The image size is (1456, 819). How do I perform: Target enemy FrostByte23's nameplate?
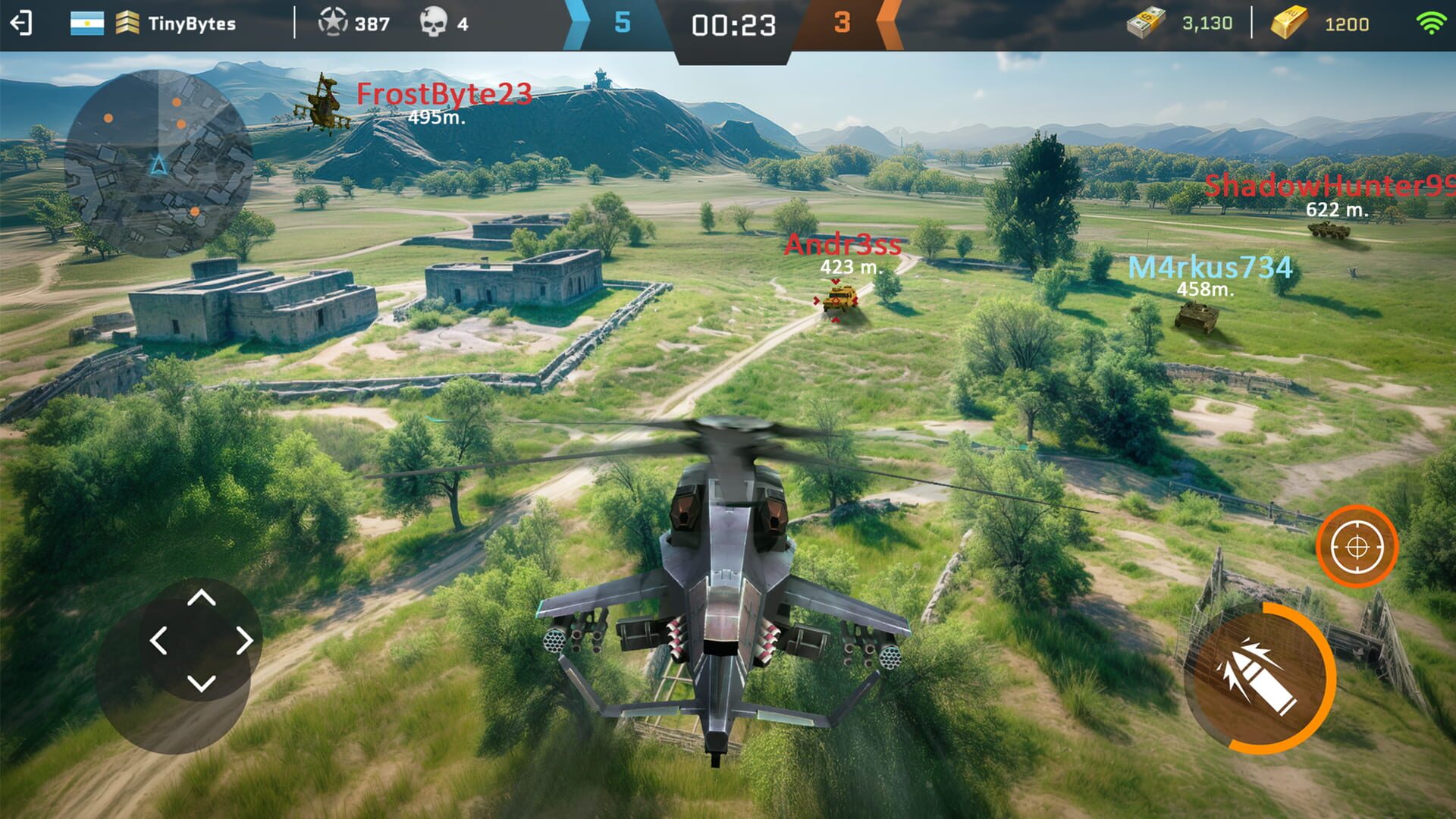pyautogui.click(x=442, y=93)
